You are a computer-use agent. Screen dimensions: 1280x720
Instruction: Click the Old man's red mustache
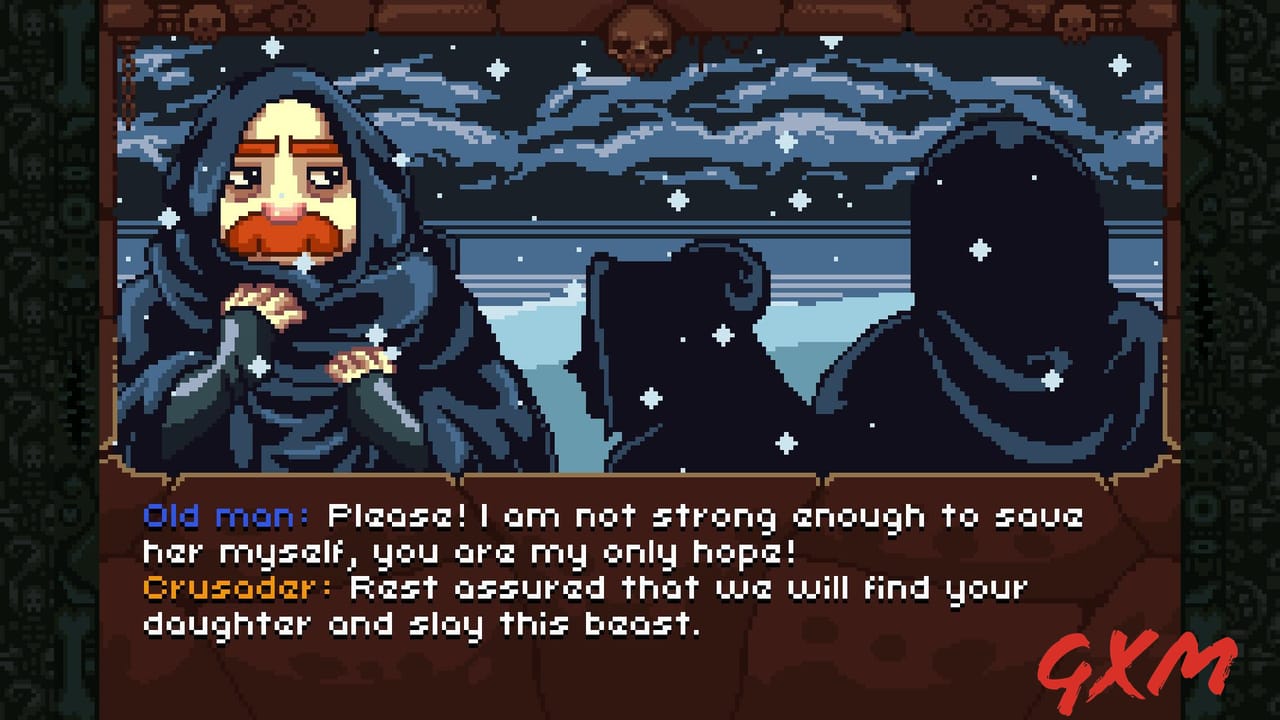pos(290,232)
